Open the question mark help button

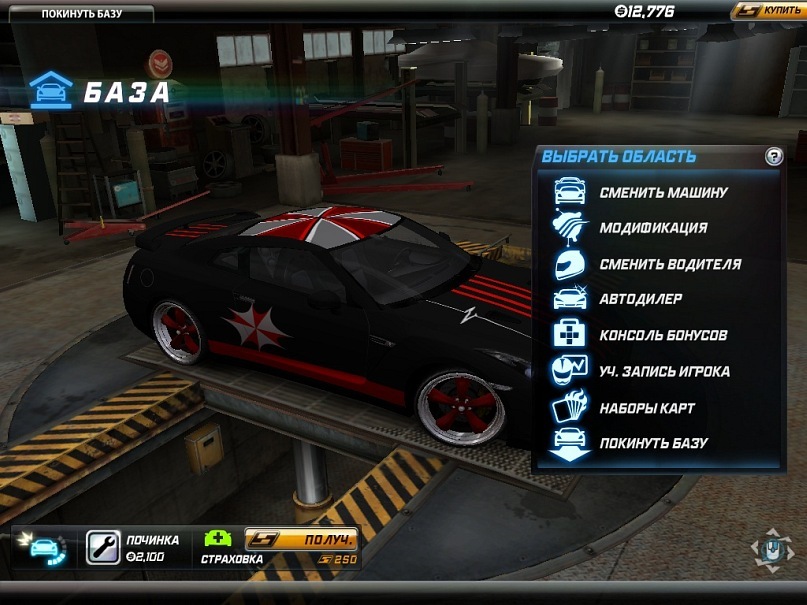tap(773, 156)
